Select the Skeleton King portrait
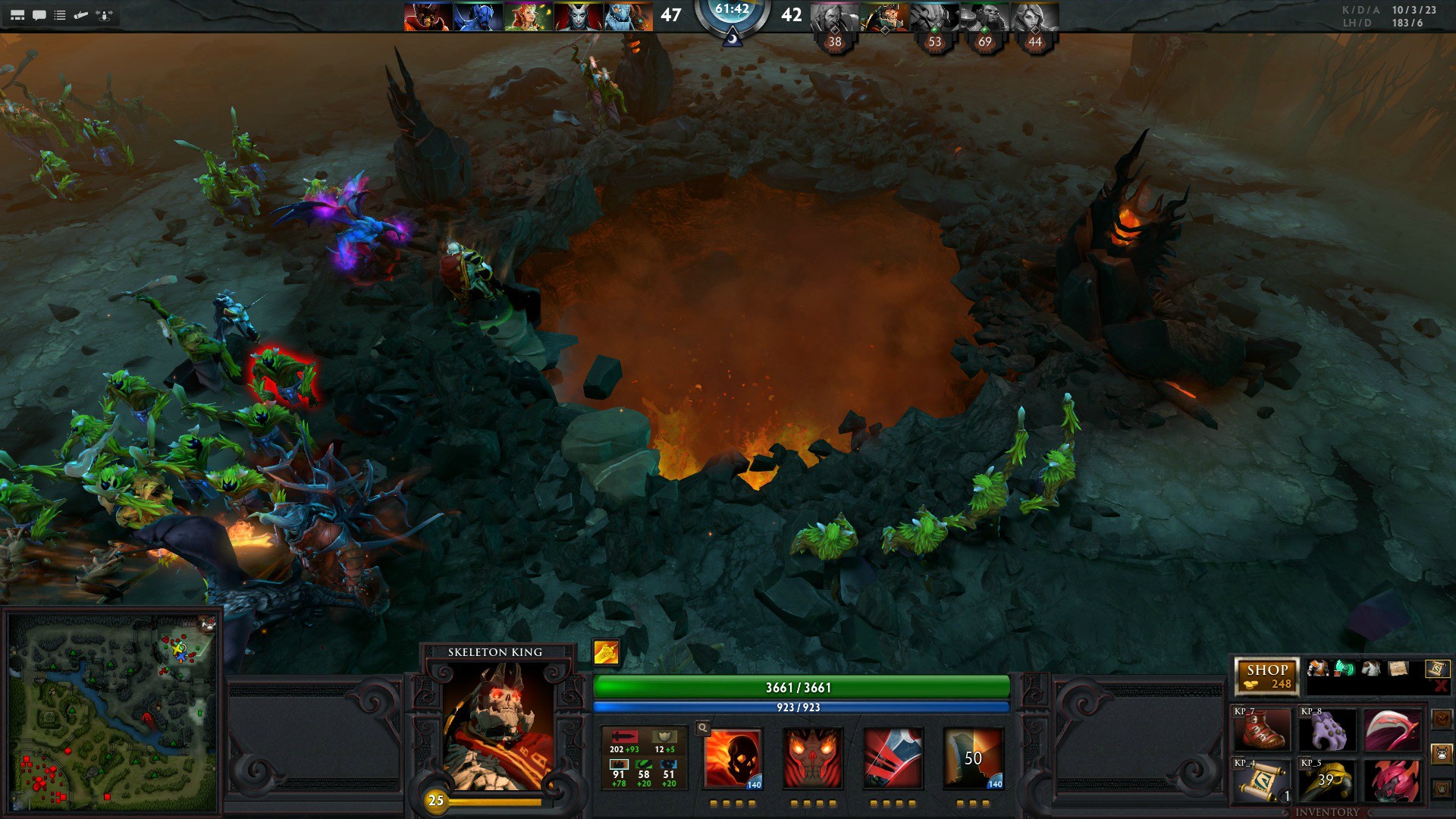Screen dimensions: 1456x819 tap(497, 726)
